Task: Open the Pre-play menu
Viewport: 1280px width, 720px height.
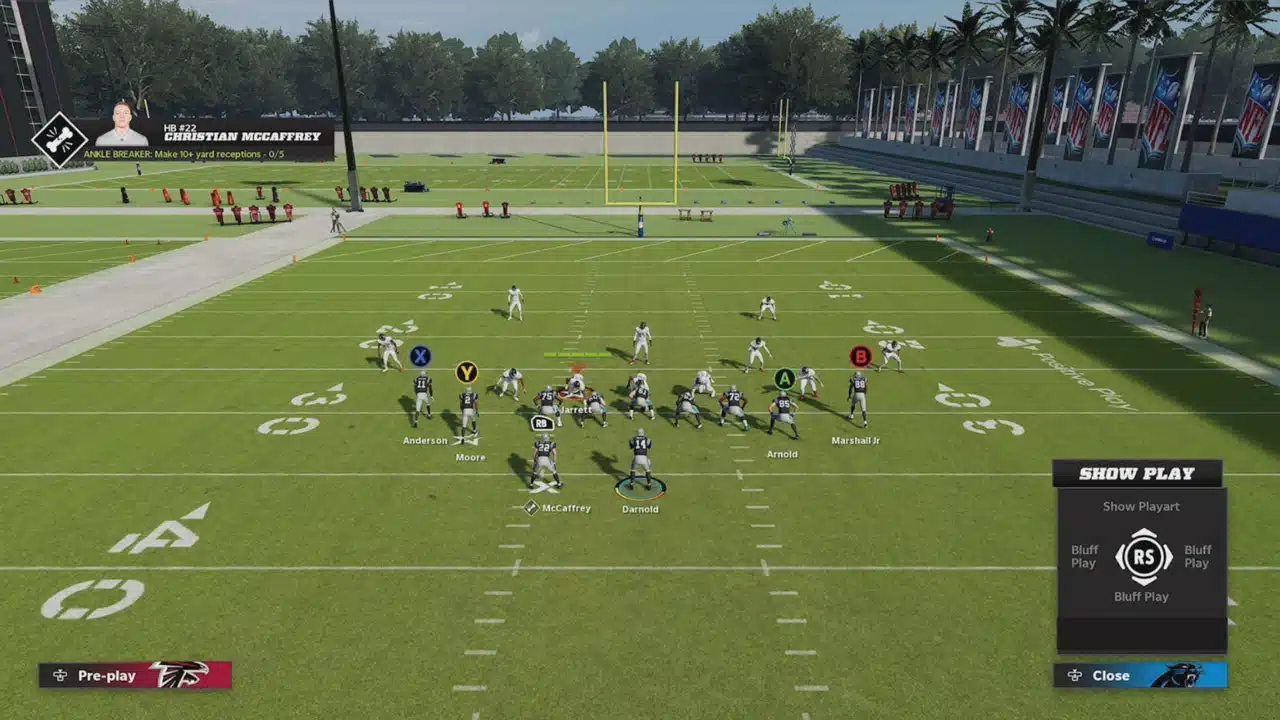Action: pyautogui.click(x=134, y=675)
